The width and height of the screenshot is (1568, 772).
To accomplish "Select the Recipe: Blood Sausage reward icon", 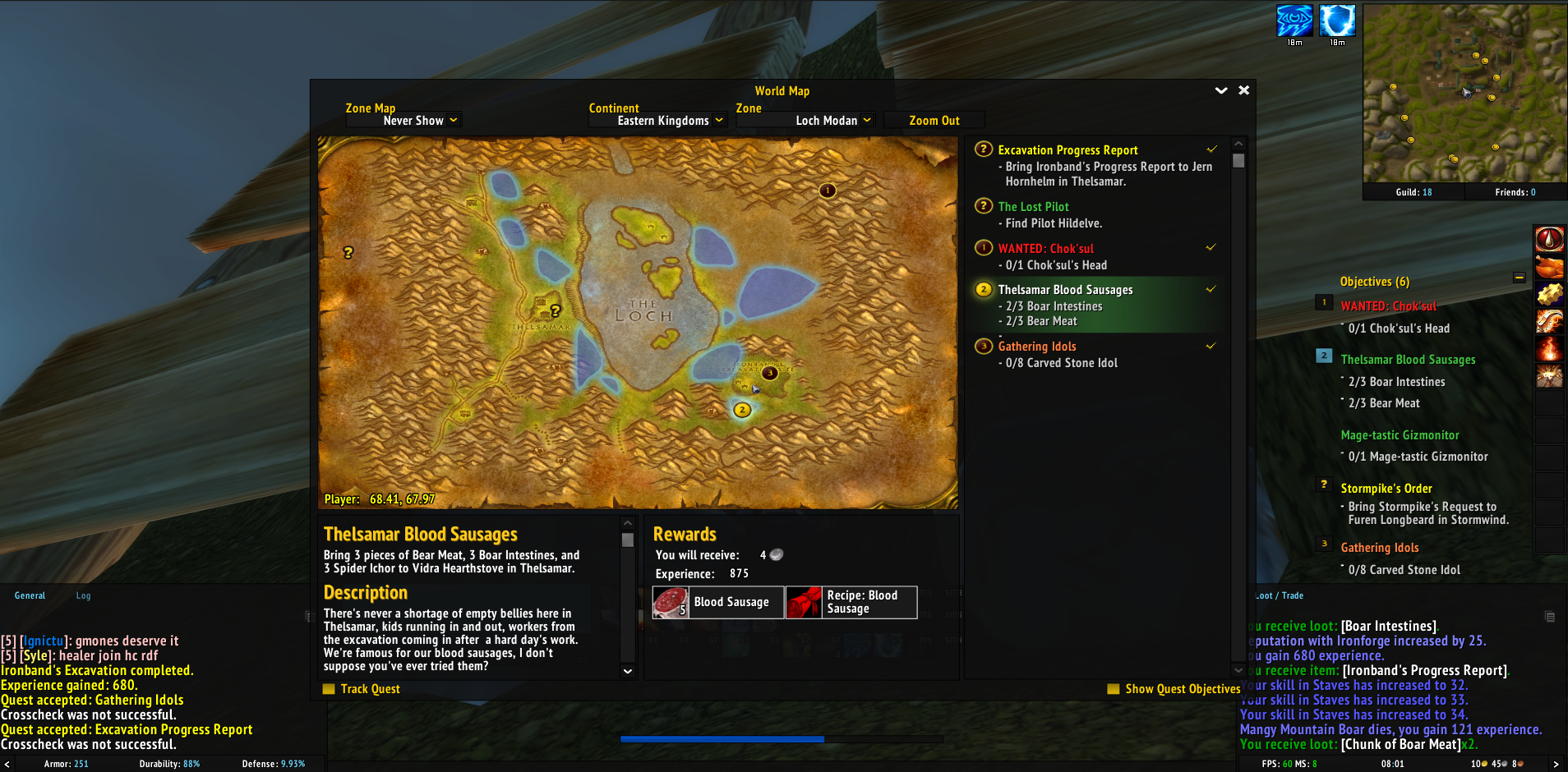I will pos(804,602).
